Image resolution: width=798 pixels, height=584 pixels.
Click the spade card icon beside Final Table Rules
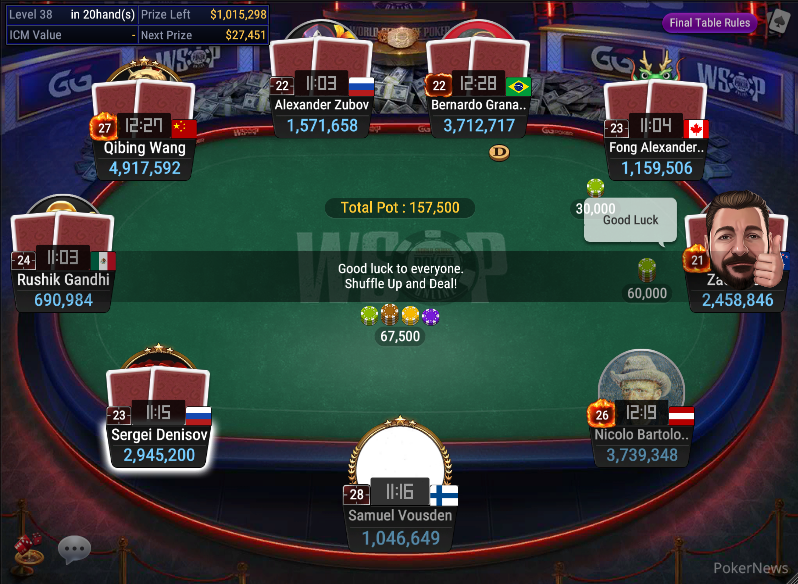tap(776, 22)
